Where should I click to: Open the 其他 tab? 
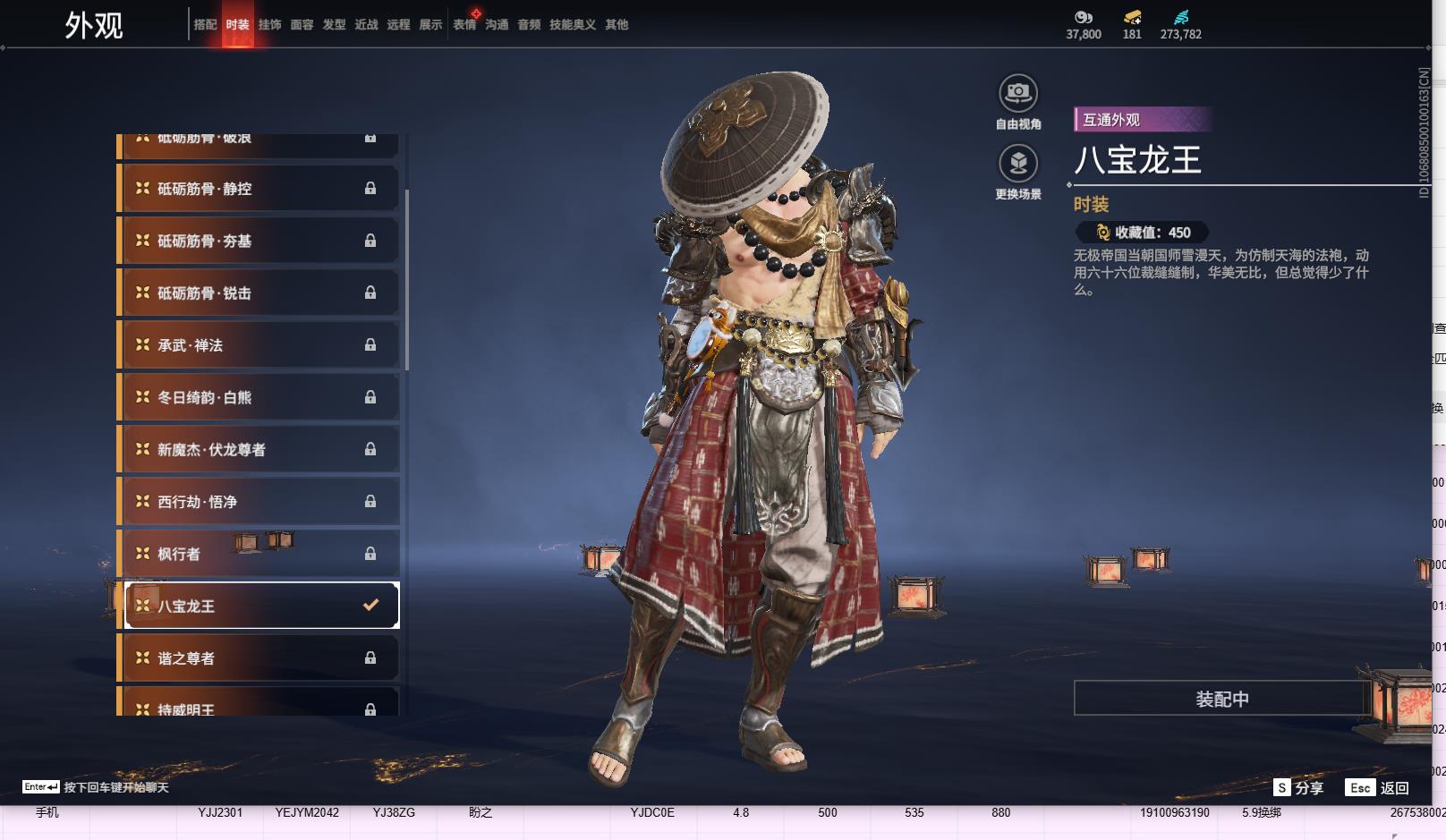(617, 25)
